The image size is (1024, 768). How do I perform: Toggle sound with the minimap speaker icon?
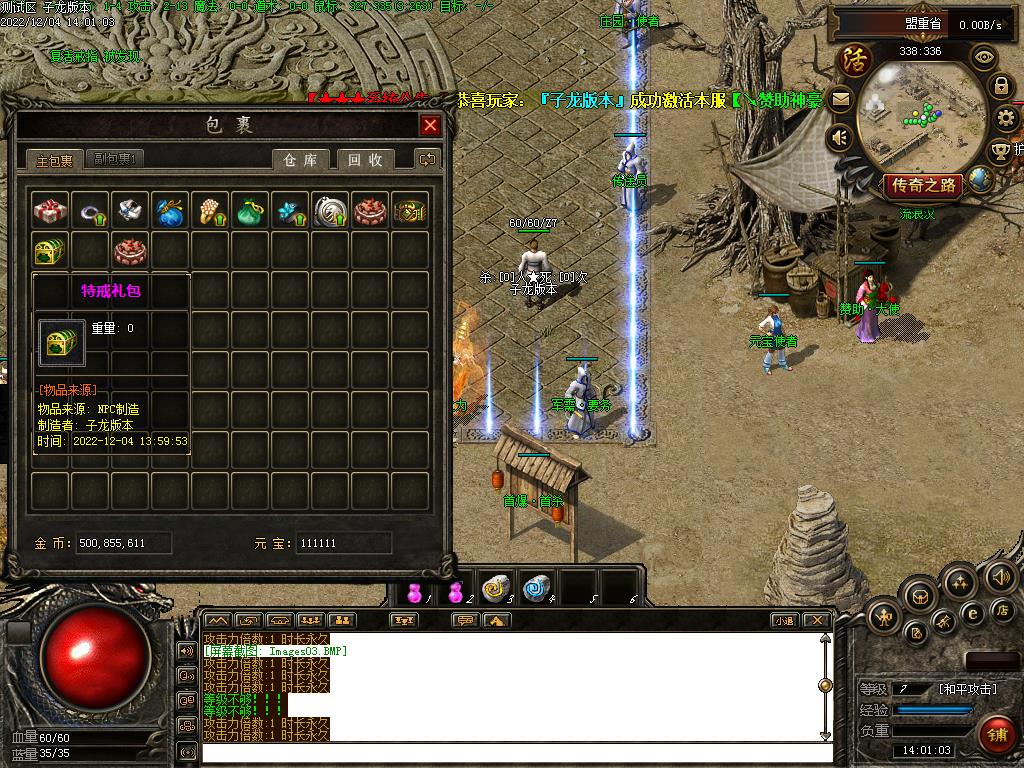coord(840,137)
